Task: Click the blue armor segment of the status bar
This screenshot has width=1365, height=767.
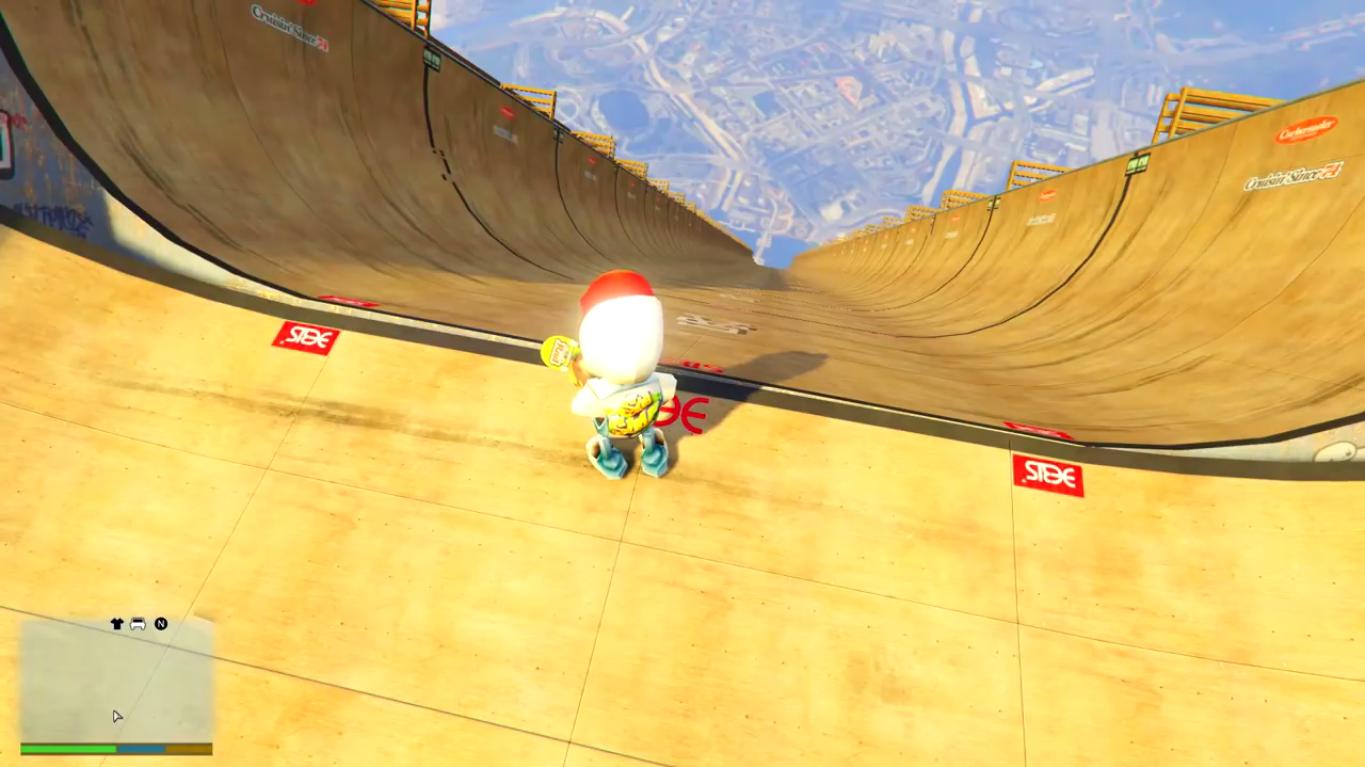Action: point(142,746)
